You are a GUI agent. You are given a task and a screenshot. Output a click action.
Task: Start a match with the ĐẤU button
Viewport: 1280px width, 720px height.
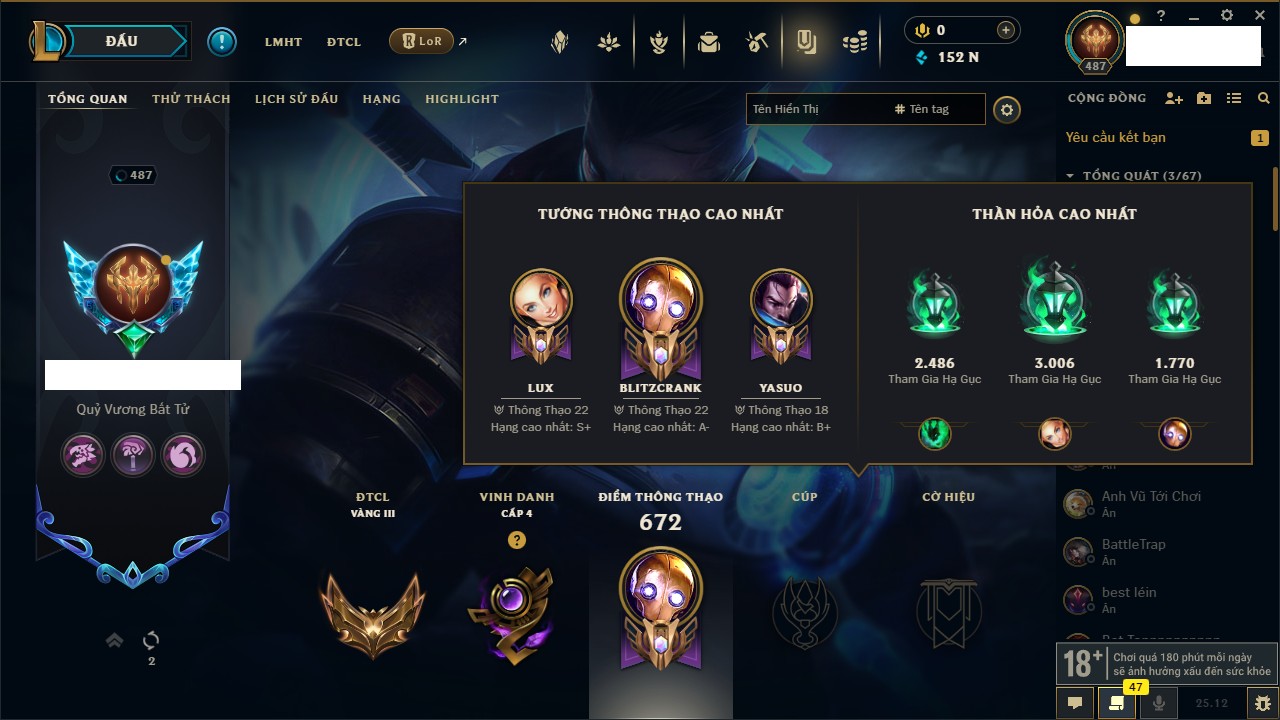click(x=122, y=41)
